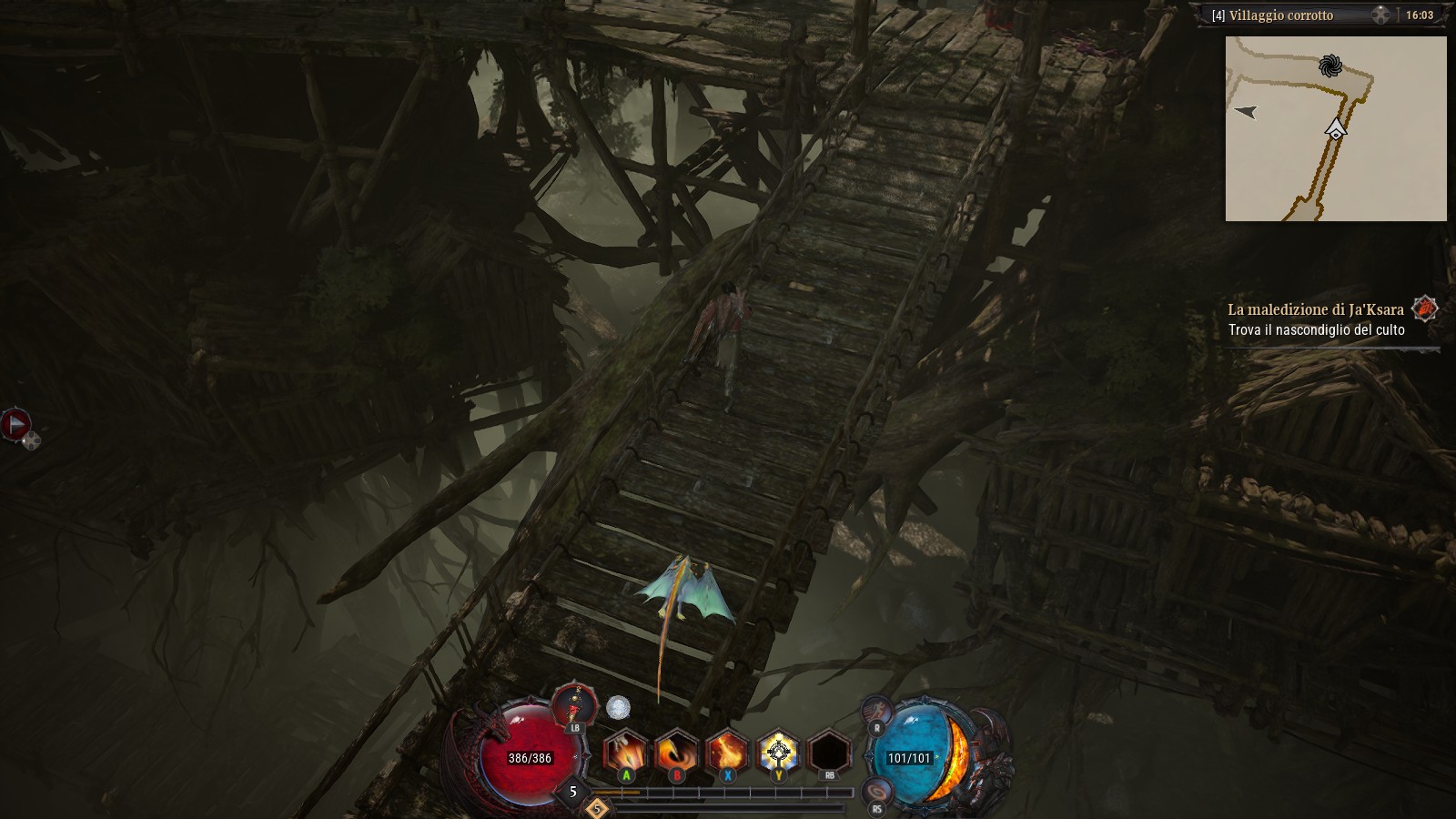Click the spiral portal marker on minimap
This screenshot has width=1456, height=819.
pyautogui.click(x=1330, y=66)
